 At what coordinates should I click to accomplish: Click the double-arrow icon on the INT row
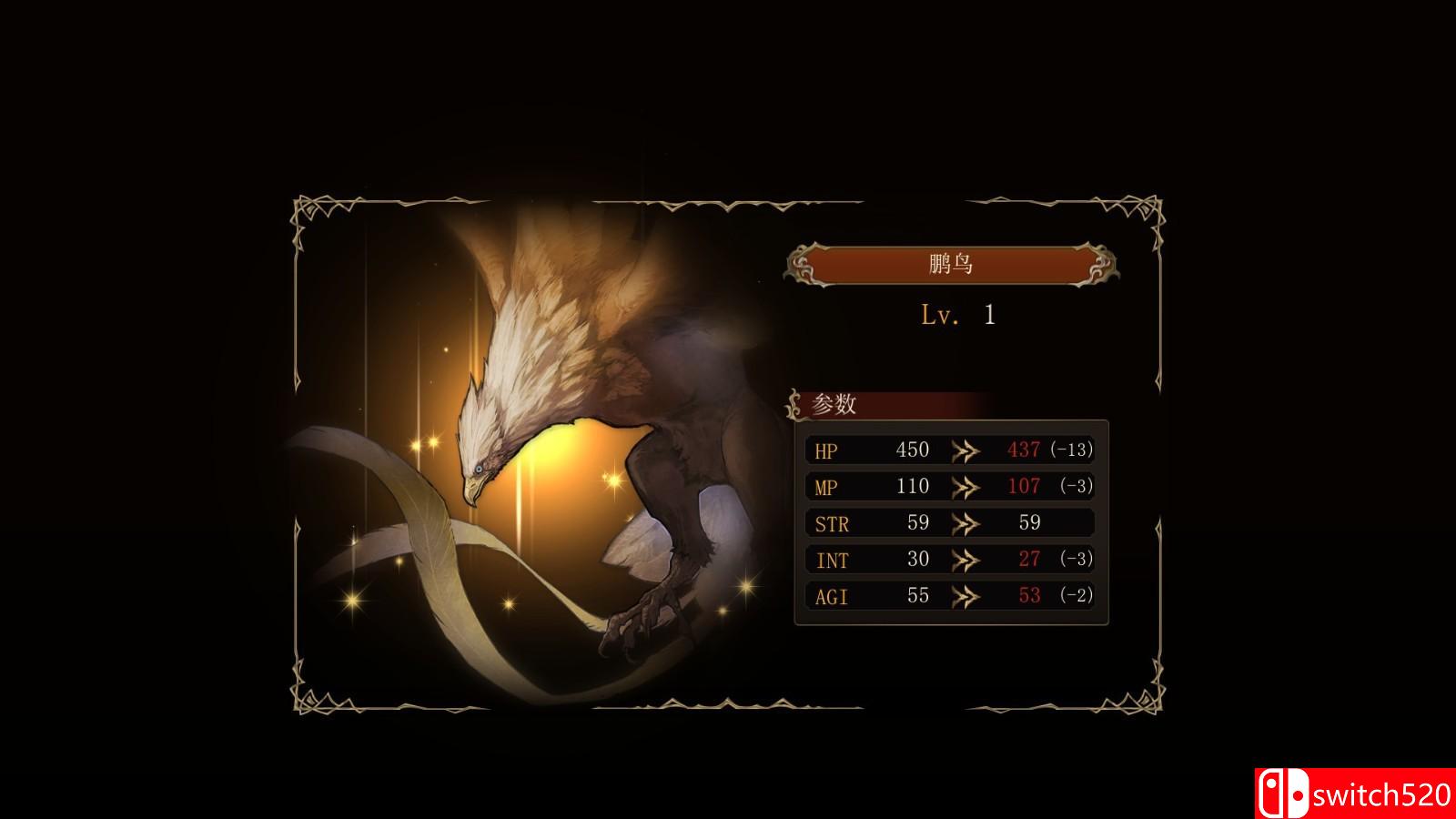(x=967, y=559)
